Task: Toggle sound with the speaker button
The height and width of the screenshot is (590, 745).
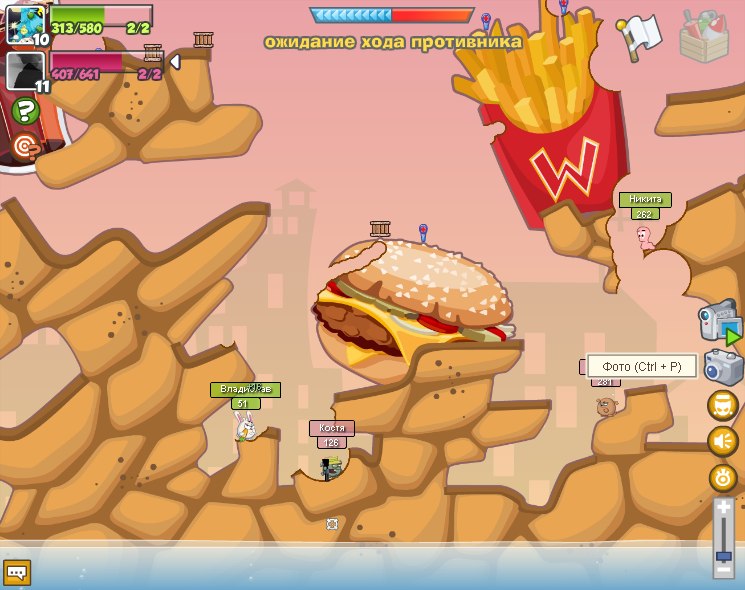Action: click(722, 441)
